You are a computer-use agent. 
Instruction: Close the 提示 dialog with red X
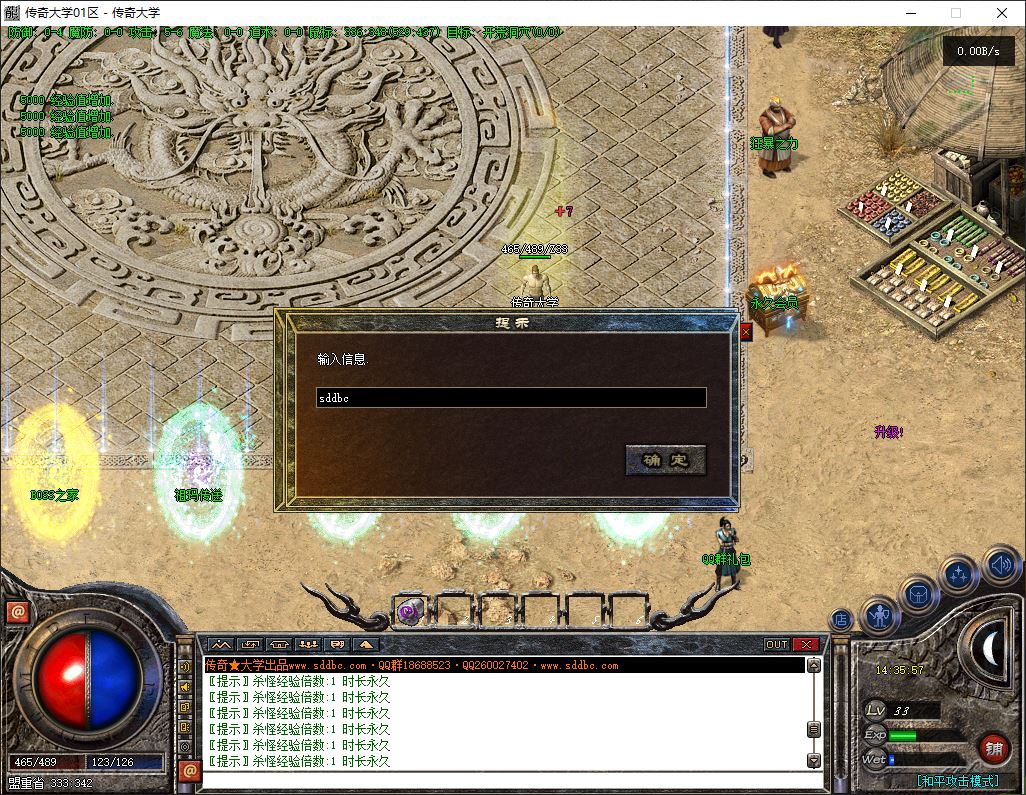[745, 332]
